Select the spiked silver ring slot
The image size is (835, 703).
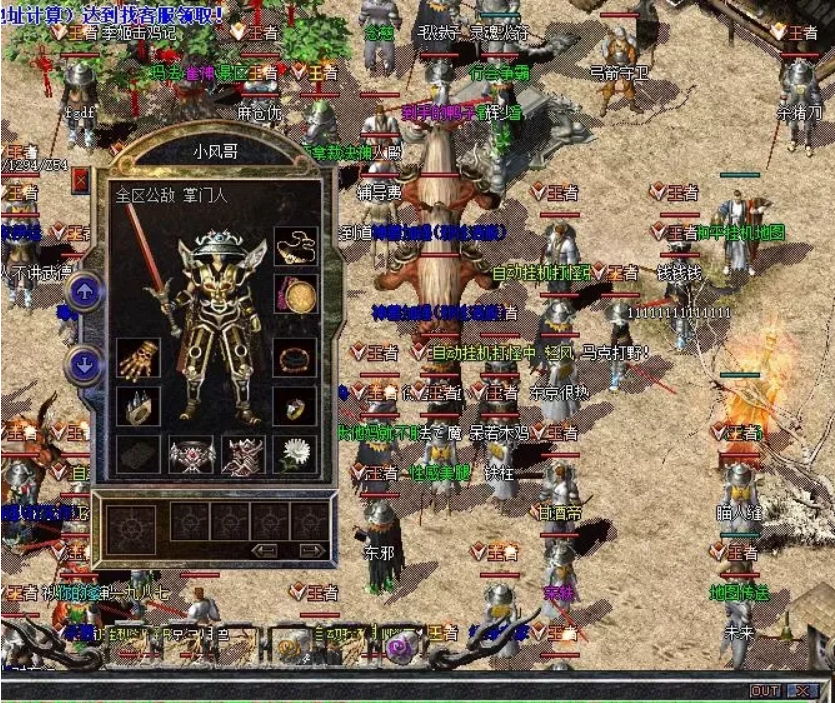[138, 405]
